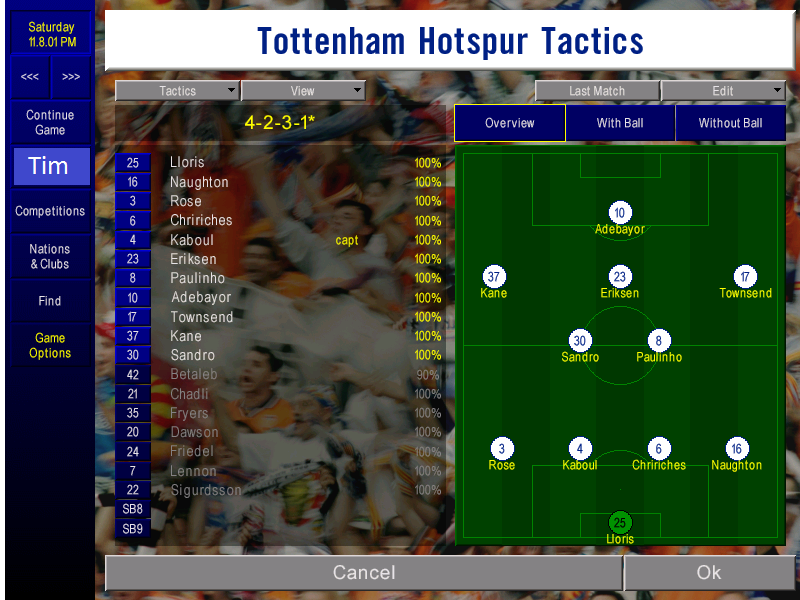
Task: Open the Tactics dropdown
Action: 177,91
